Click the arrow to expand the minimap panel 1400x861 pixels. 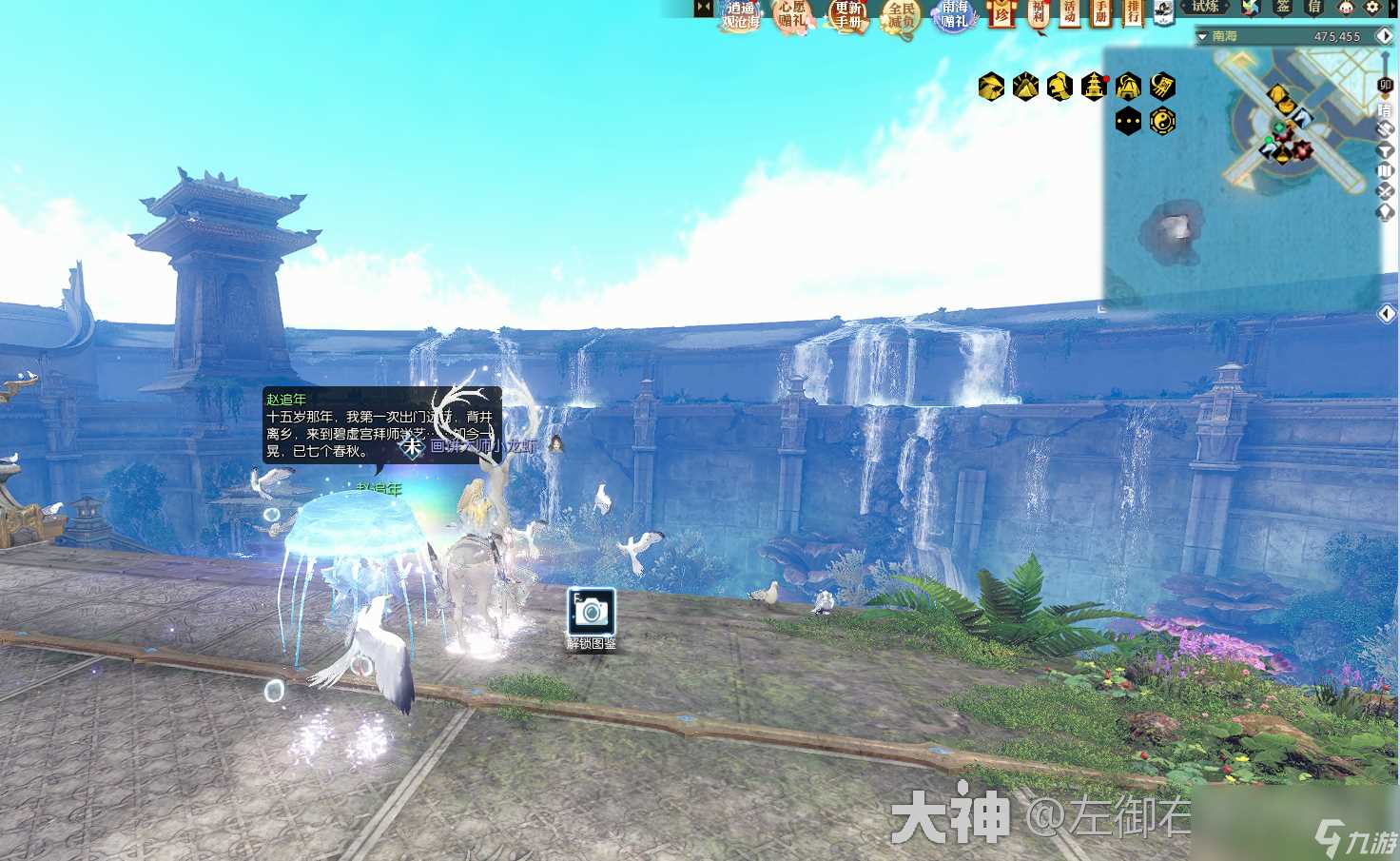(x=1386, y=314)
